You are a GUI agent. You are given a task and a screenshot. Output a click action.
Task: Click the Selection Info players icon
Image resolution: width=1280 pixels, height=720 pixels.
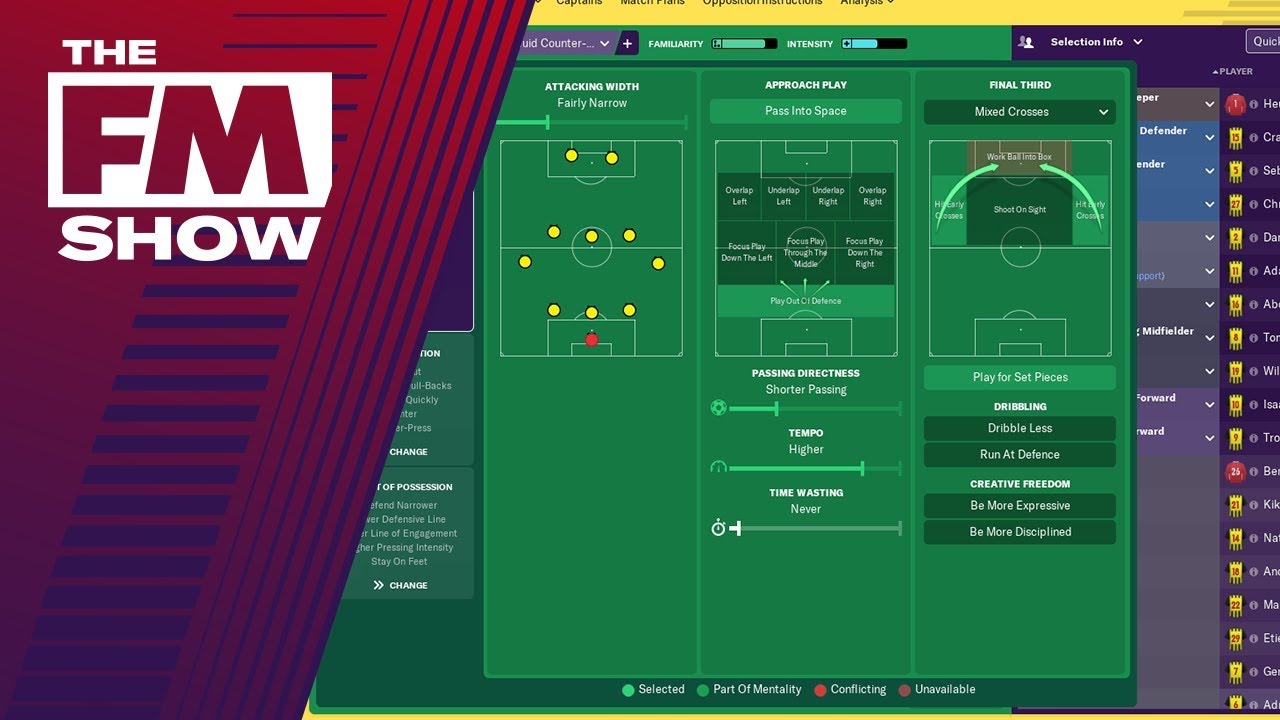tap(1024, 41)
